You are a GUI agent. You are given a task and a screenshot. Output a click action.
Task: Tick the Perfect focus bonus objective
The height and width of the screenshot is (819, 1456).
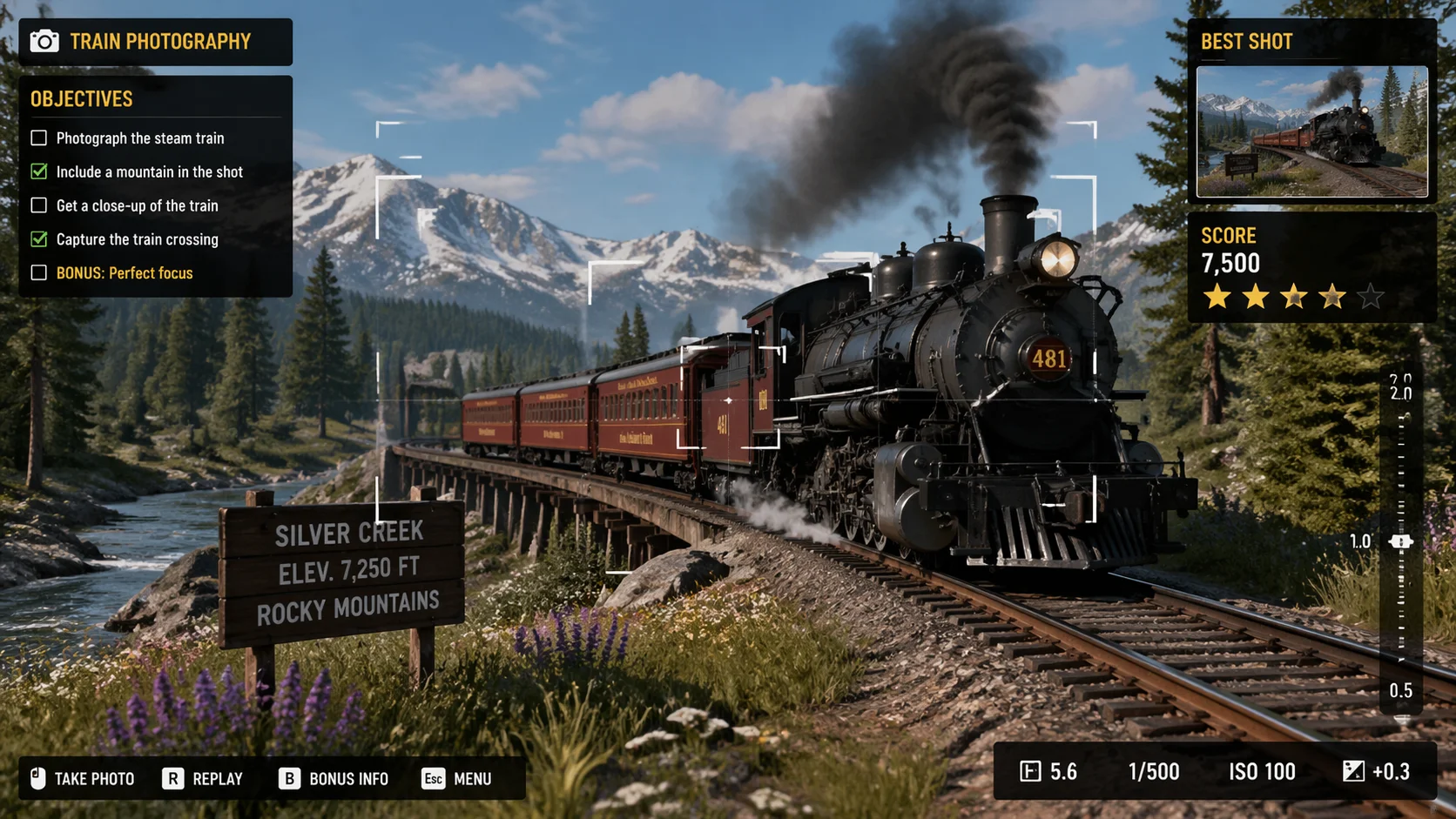39,272
